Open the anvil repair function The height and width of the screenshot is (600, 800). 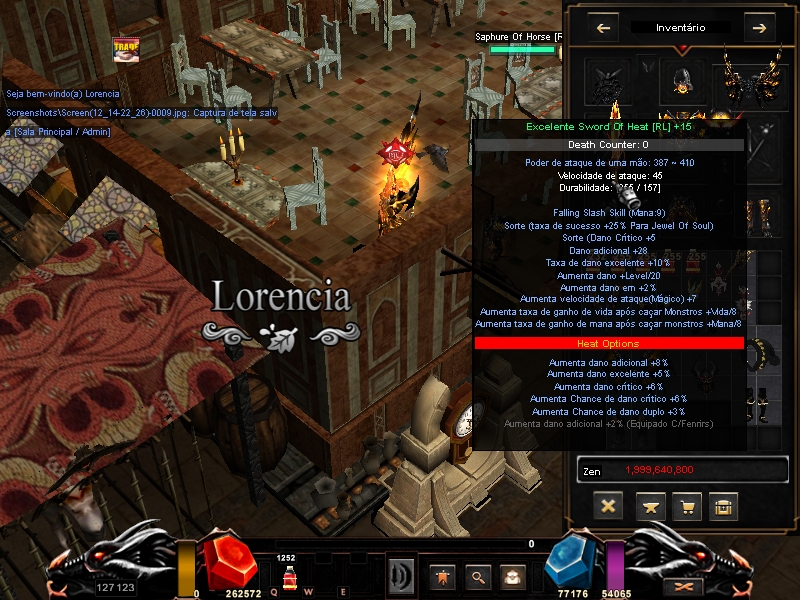pos(647,506)
